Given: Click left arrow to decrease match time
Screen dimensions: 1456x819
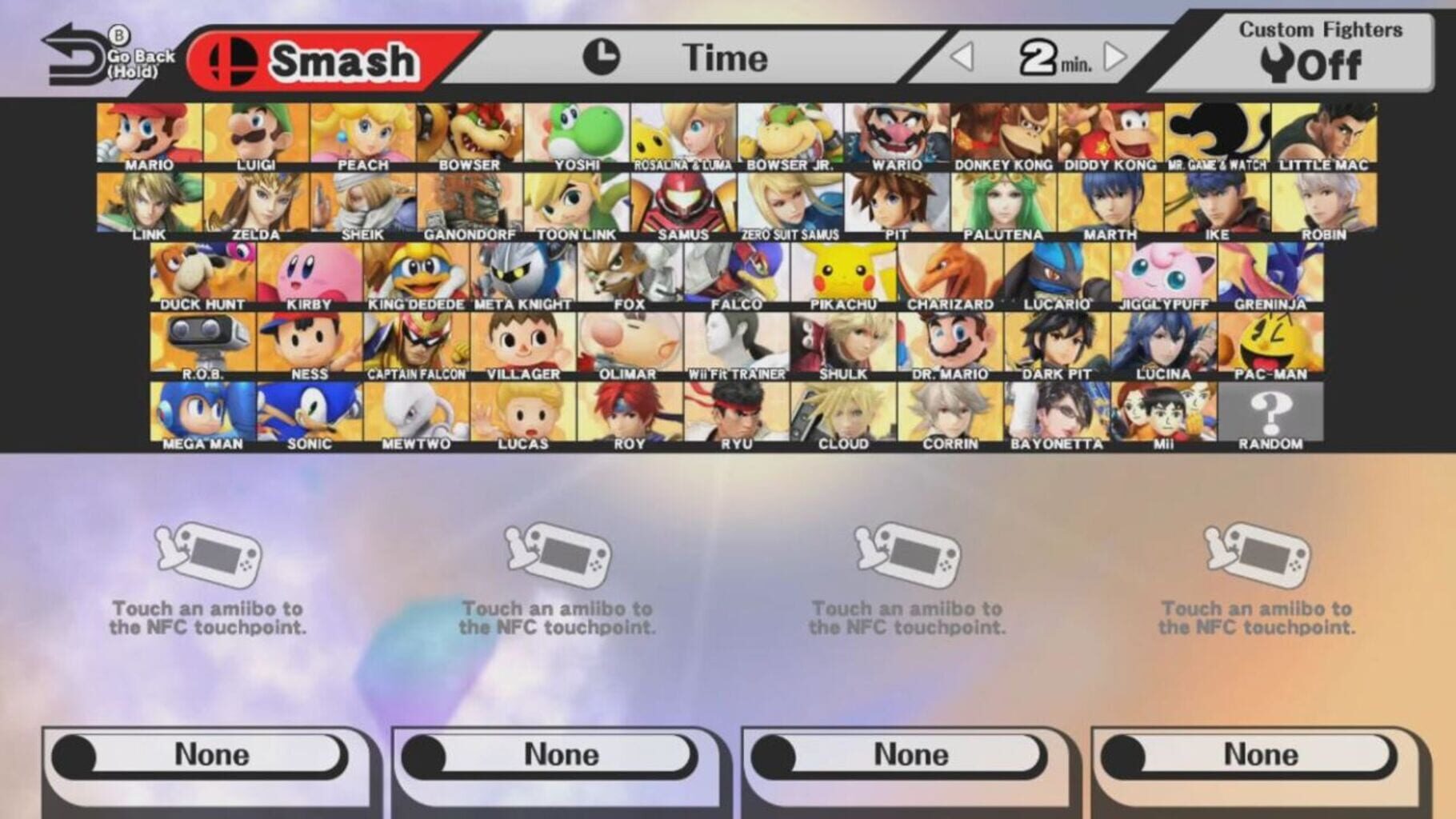Looking at the screenshot, I should [x=962, y=58].
